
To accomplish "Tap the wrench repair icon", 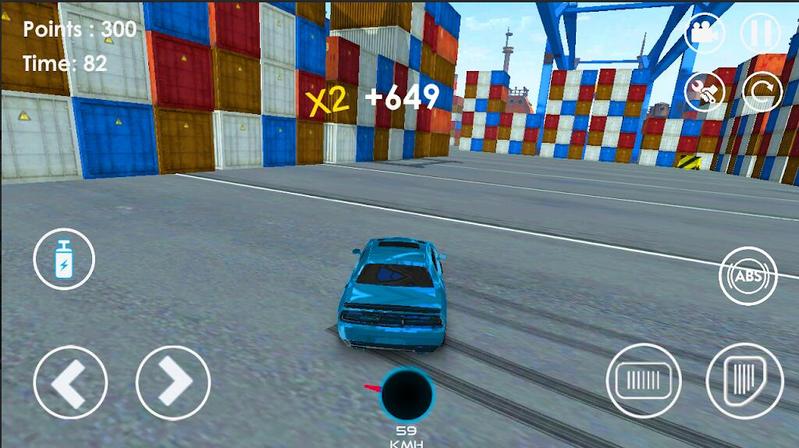I will 706,93.
